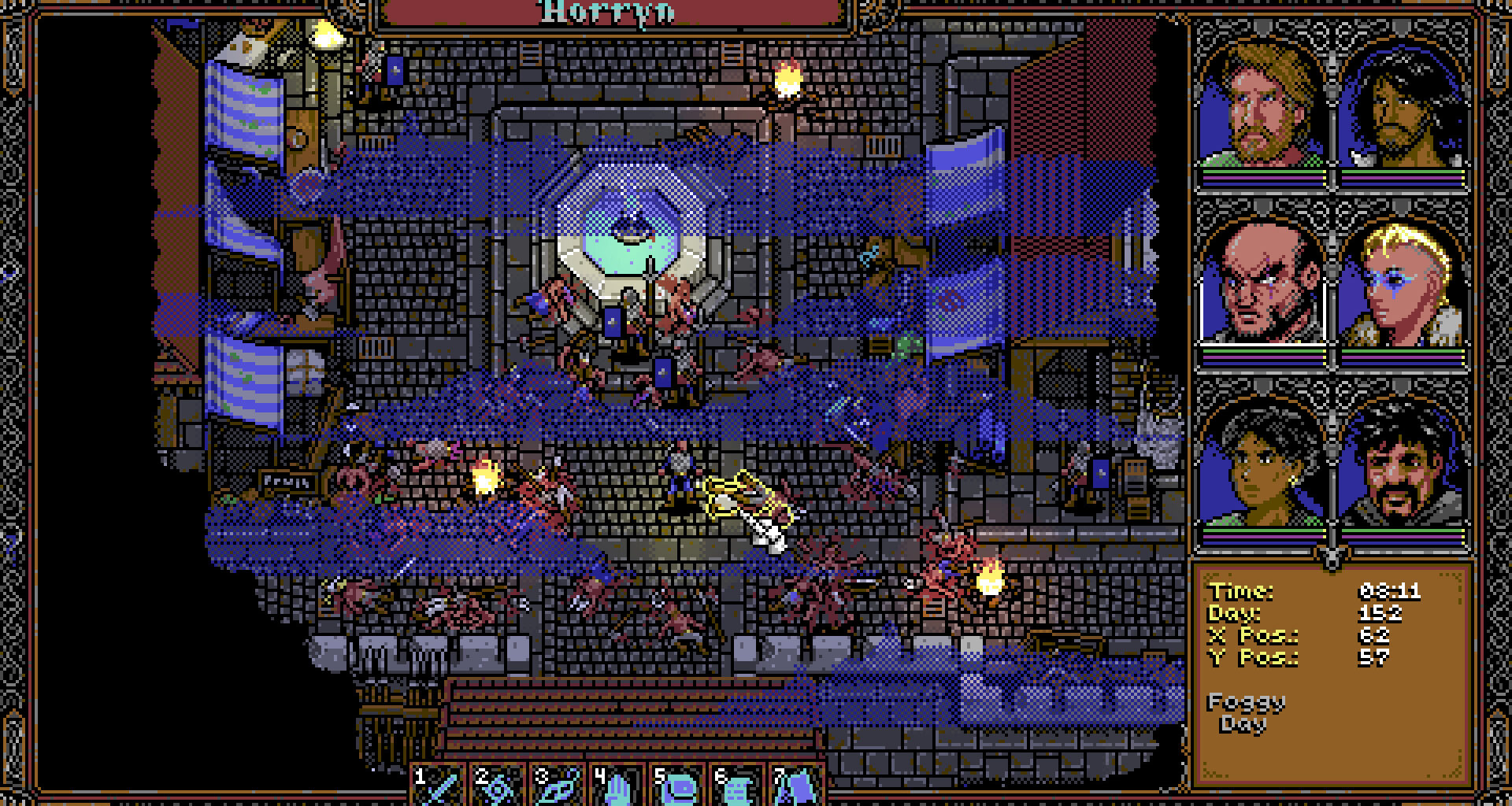Use the open hand action, slot 4
The height and width of the screenshot is (806, 1512).
click(x=617, y=786)
